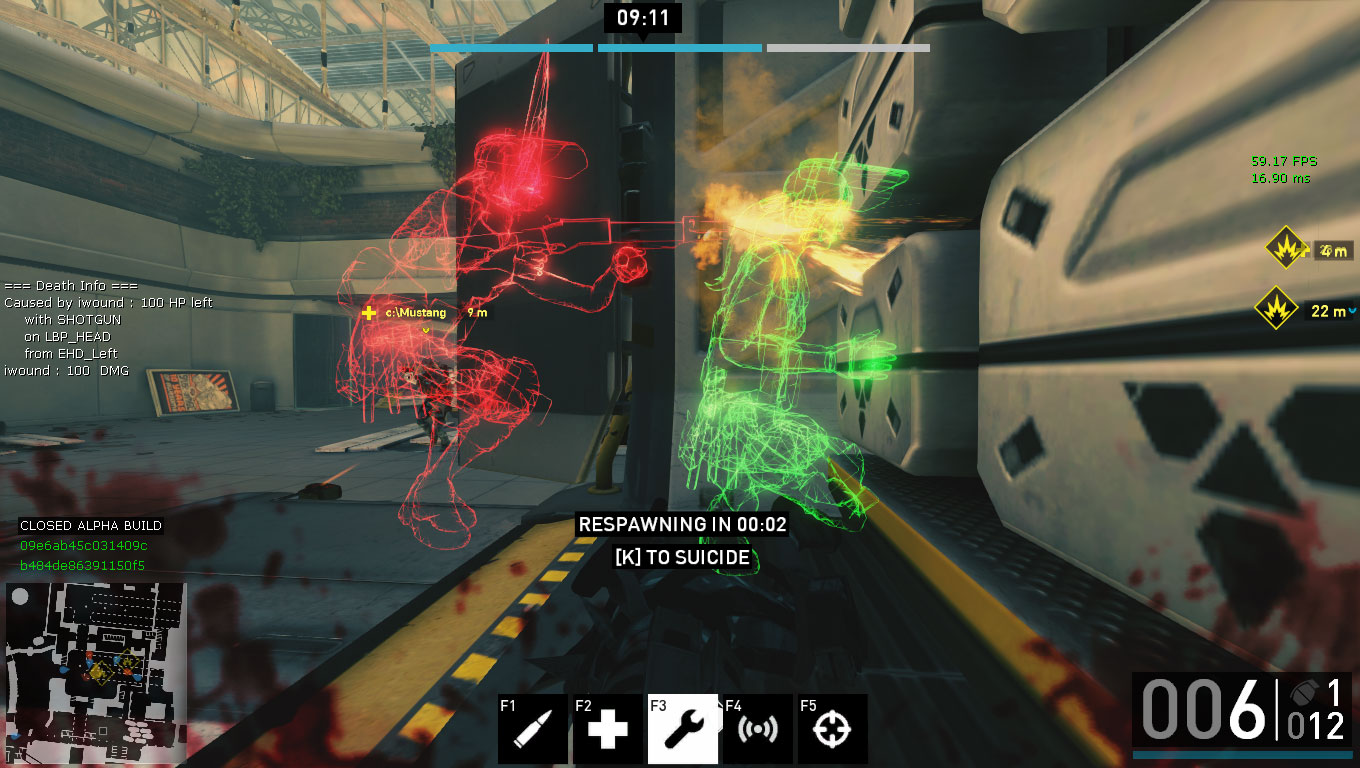Choose the F2 medical cross slot
This screenshot has width=1360, height=768.
[x=608, y=729]
